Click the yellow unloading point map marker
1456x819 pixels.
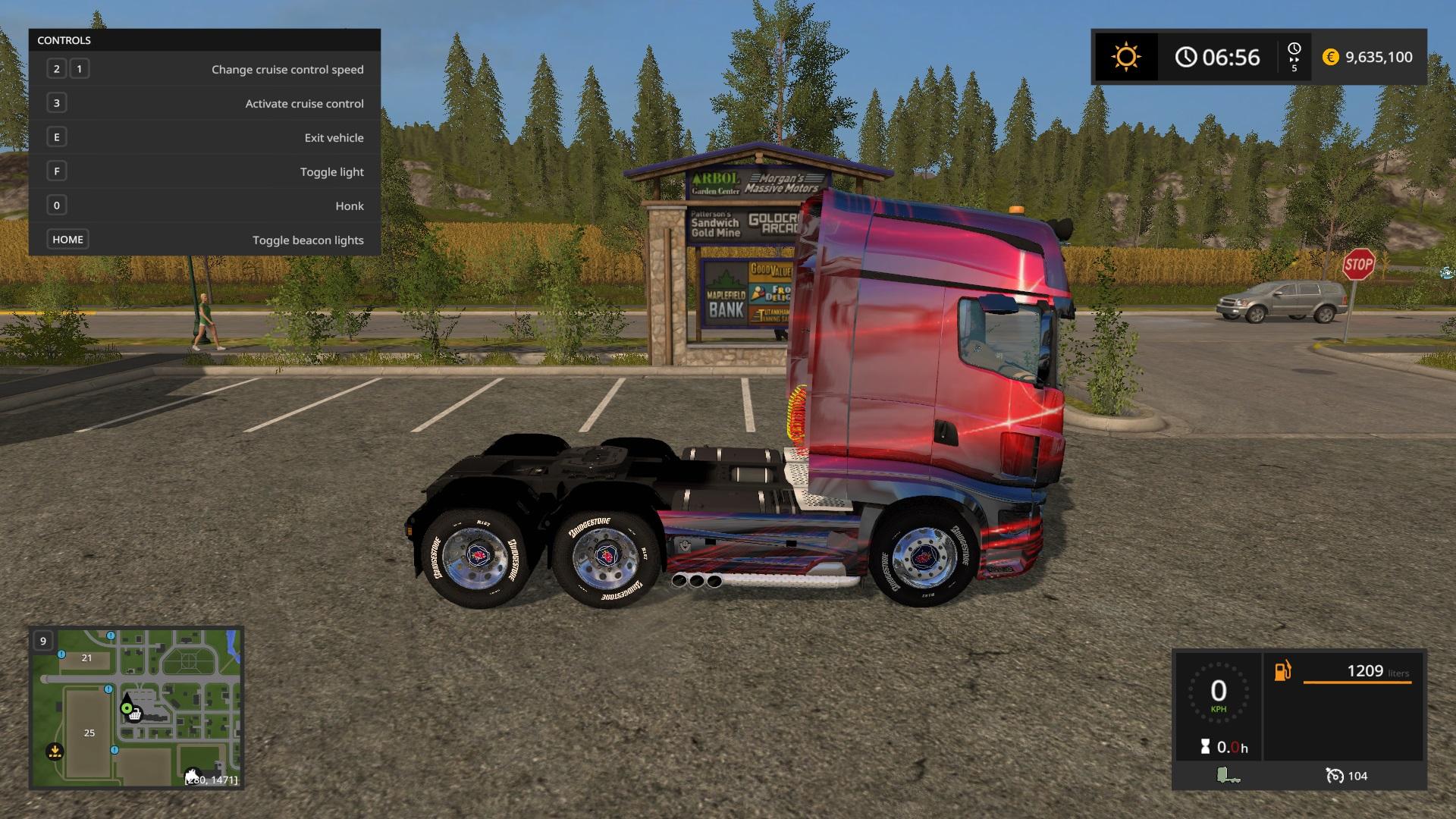coord(54,752)
